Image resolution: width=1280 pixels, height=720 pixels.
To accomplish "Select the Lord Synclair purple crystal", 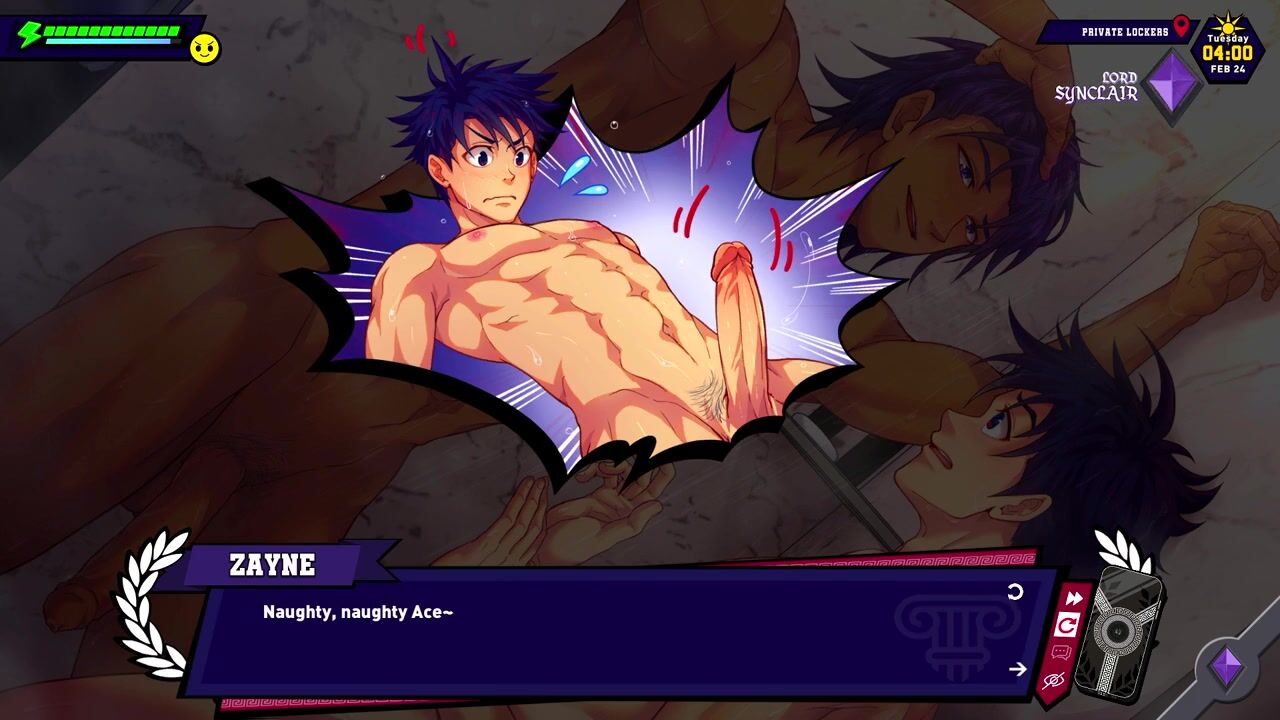I will pos(1171,86).
